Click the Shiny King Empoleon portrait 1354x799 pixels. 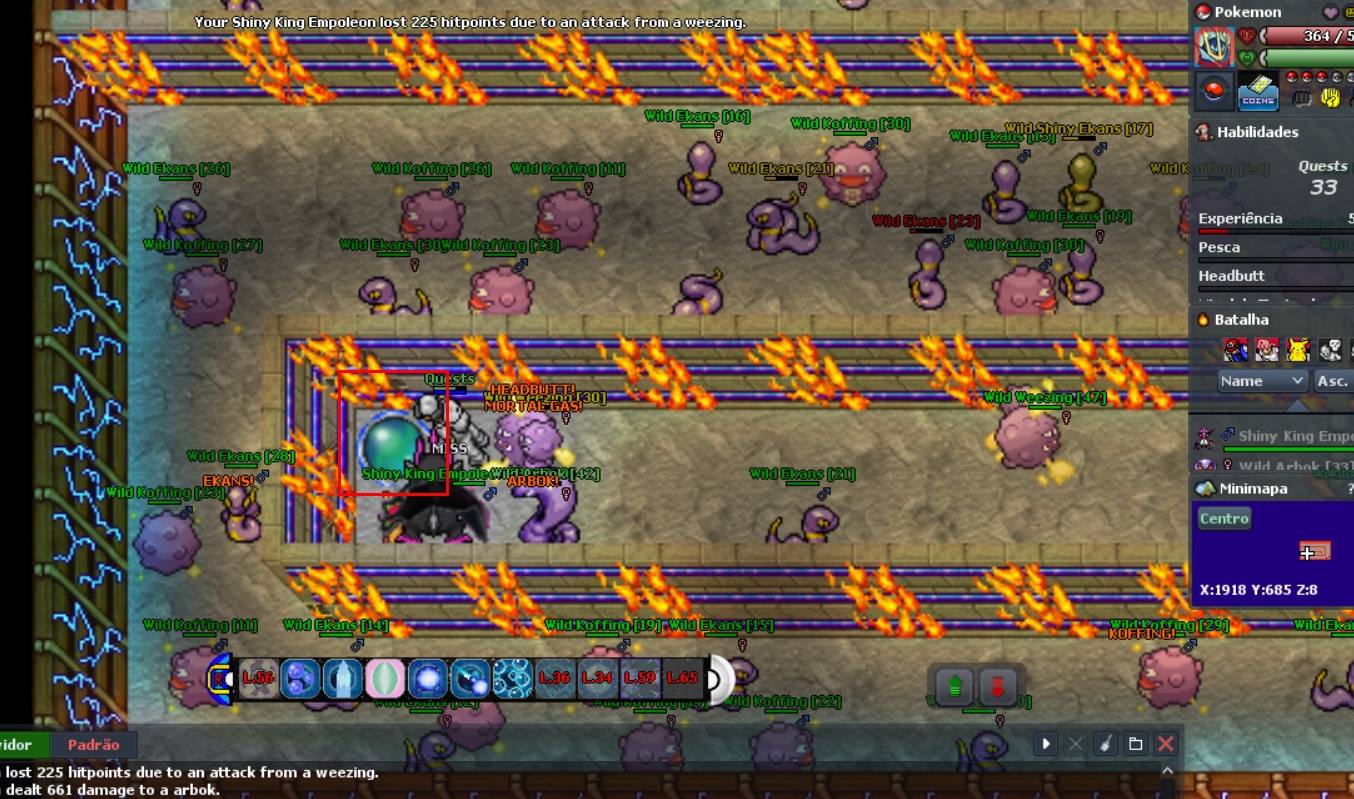pyautogui.click(x=1213, y=48)
